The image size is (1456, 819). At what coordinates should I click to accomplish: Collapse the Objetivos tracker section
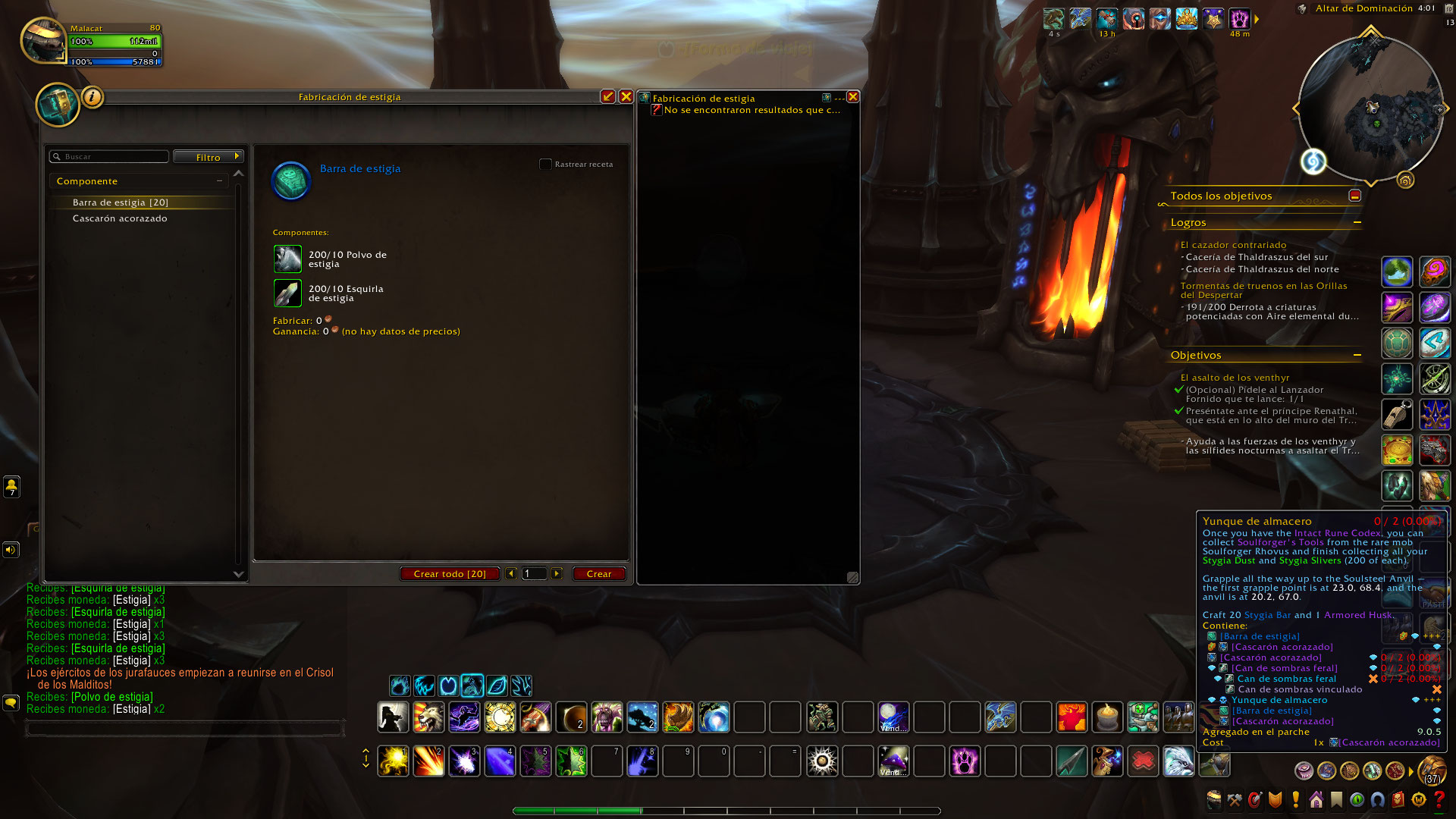point(1357,356)
